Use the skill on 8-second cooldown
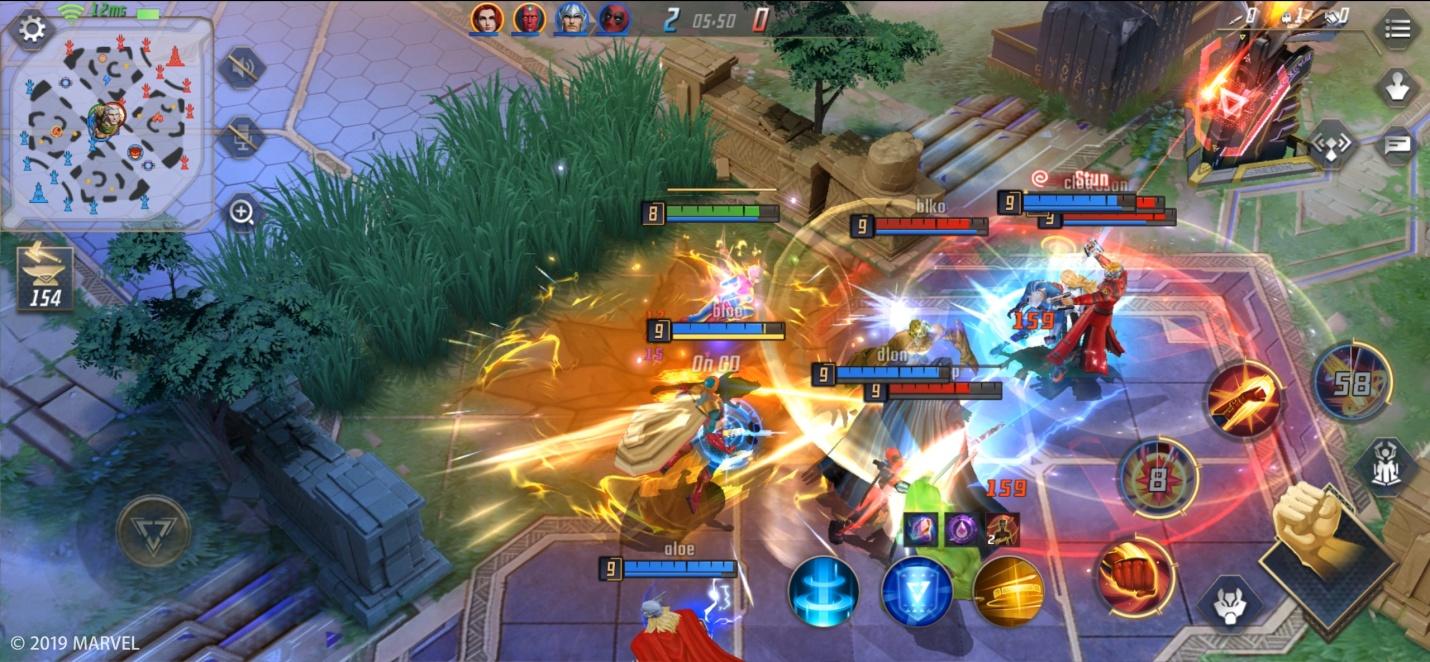This screenshot has height=662, width=1430. [x=1157, y=478]
